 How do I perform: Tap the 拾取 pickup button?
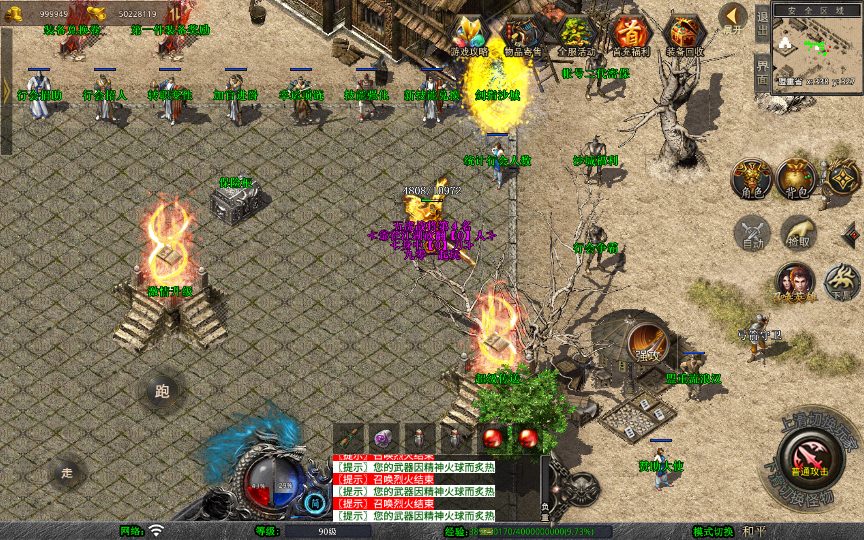click(x=797, y=233)
